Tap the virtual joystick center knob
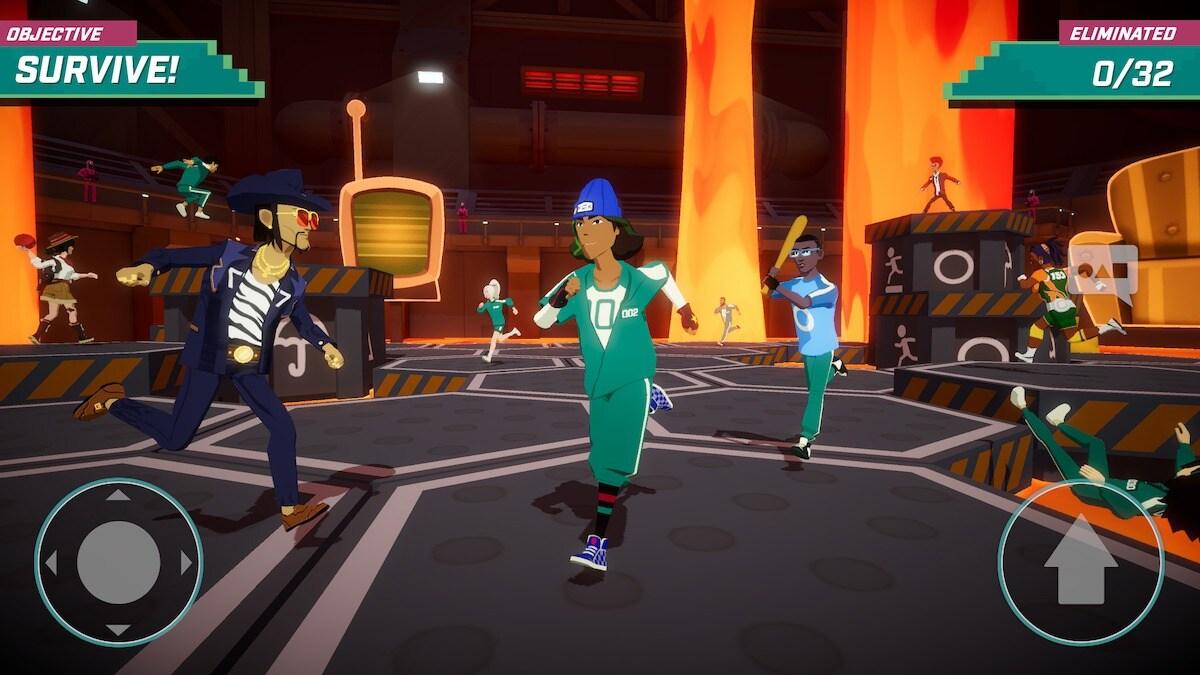Viewport: 1200px width, 675px height. click(118, 562)
